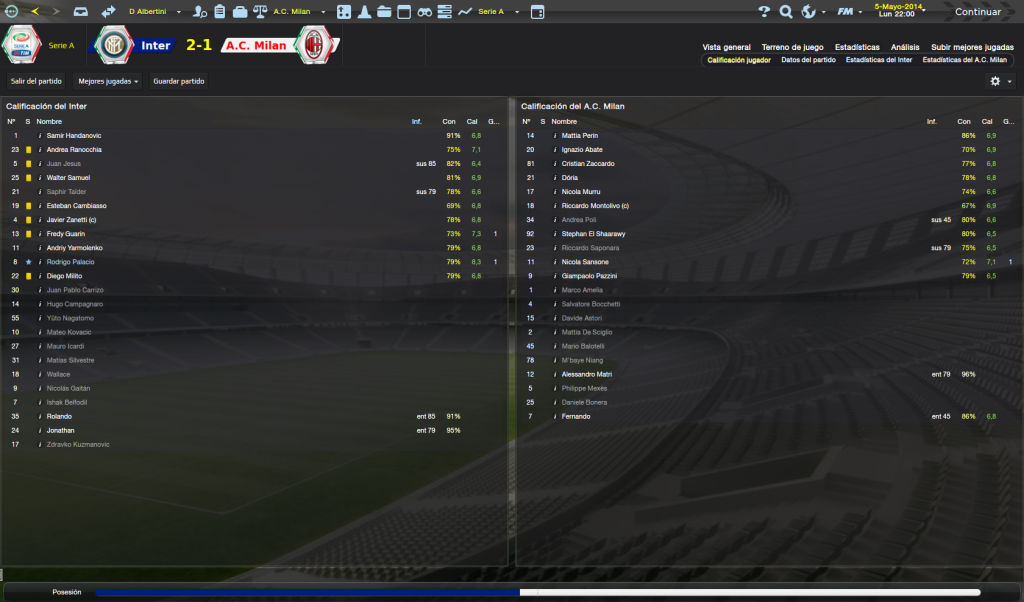Open the gear settings dropdown
This screenshot has width=1024, height=602.
(1000, 81)
